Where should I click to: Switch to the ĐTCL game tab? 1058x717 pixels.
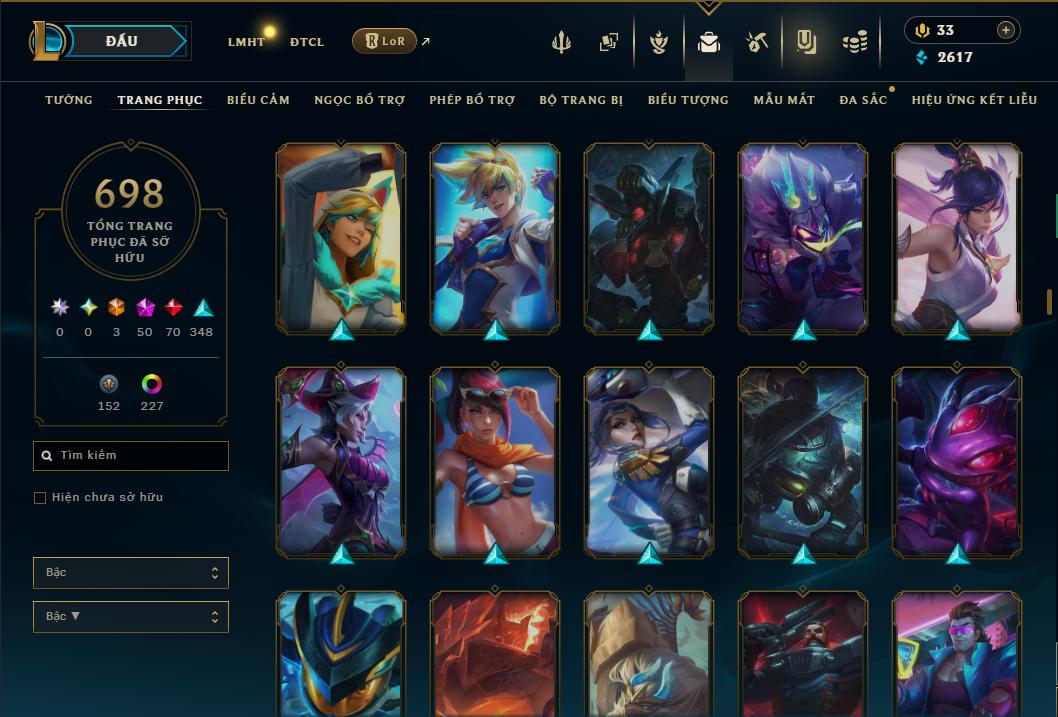coord(307,42)
